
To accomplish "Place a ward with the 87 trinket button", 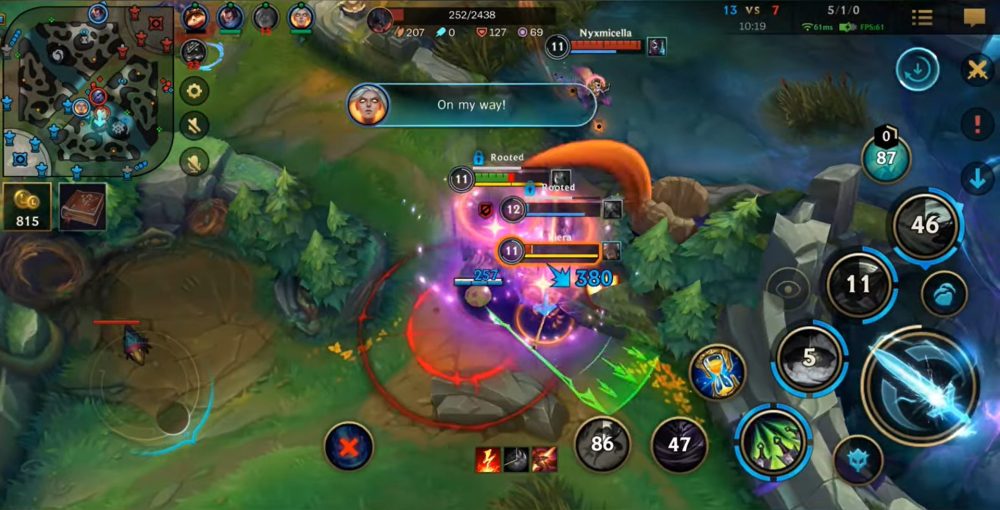I will [886, 157].
